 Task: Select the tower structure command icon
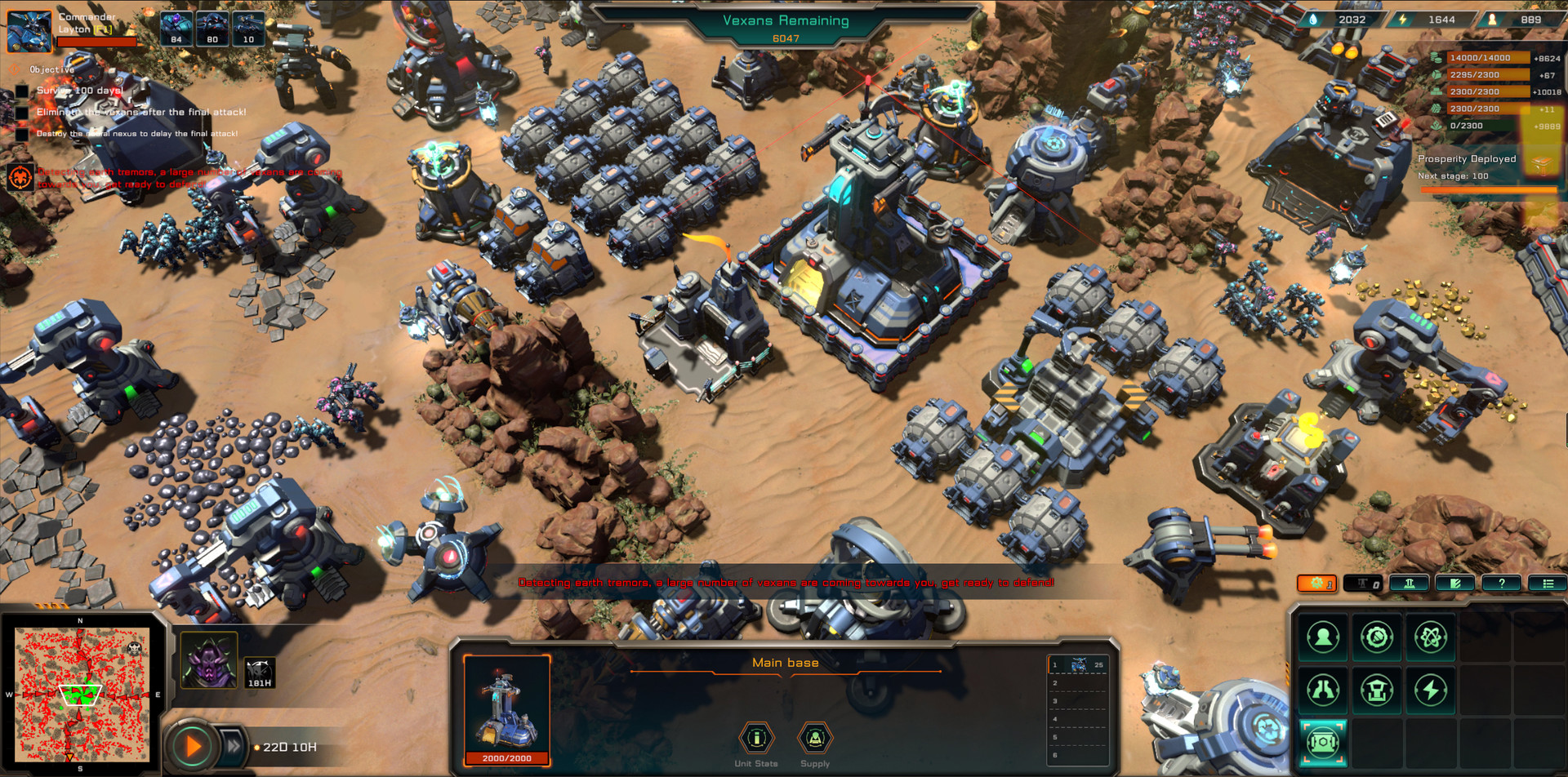pos(1377,690)
